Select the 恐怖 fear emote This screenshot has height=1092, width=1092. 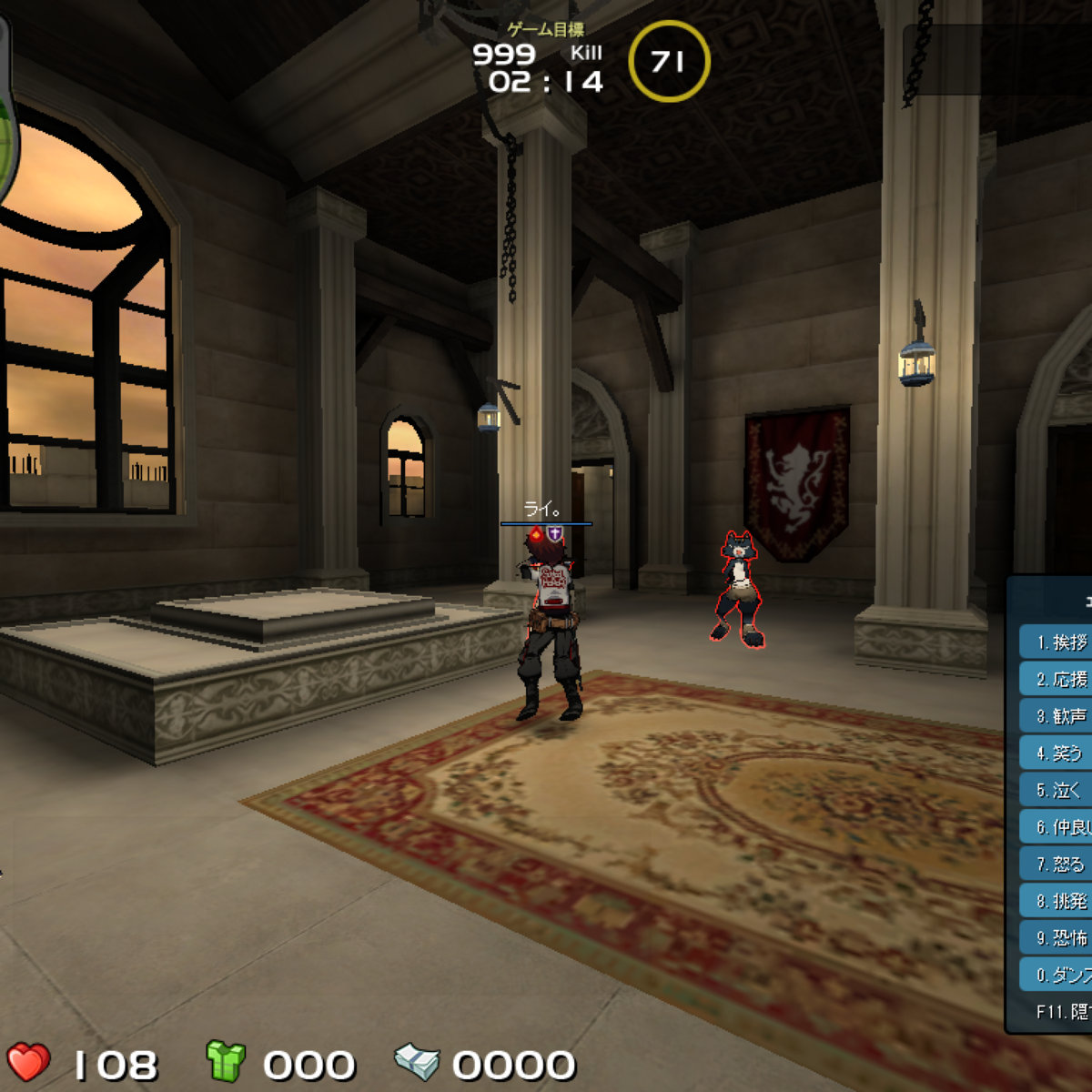pos(1057,937)
